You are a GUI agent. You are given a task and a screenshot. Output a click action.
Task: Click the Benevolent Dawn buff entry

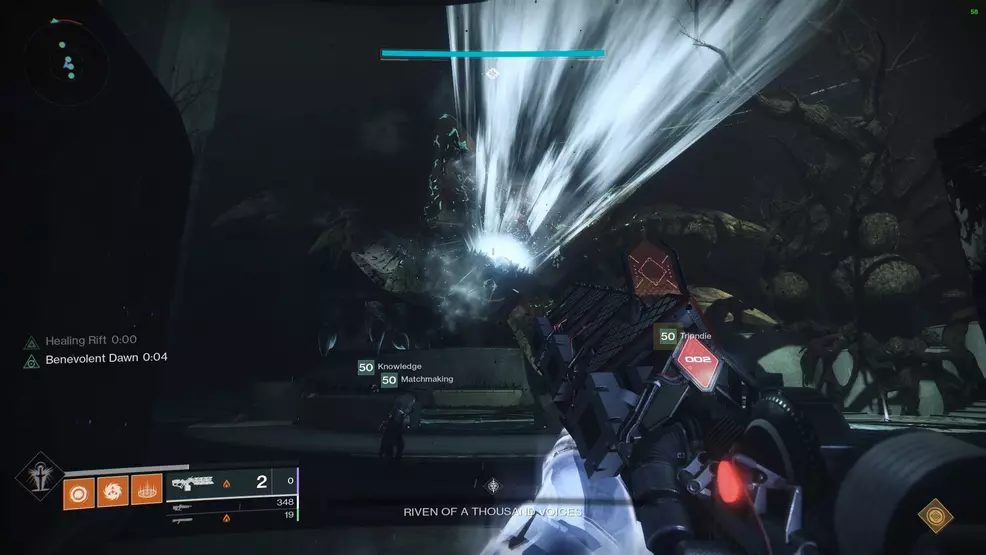pos(97,358)
